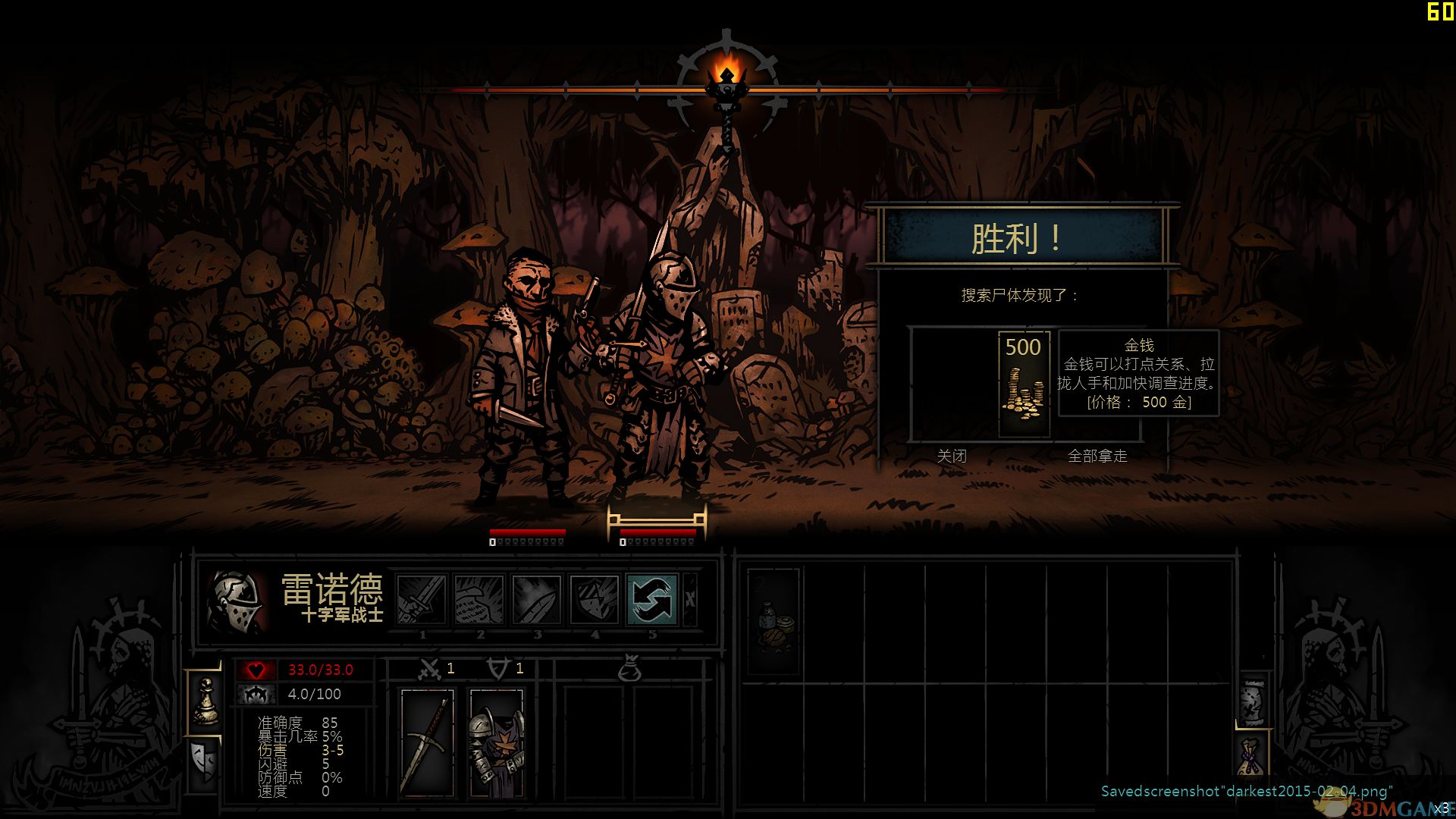This screenshot has height=819, width=1456.
Task: Open the map scroll tab
Action: point(1252,701)
